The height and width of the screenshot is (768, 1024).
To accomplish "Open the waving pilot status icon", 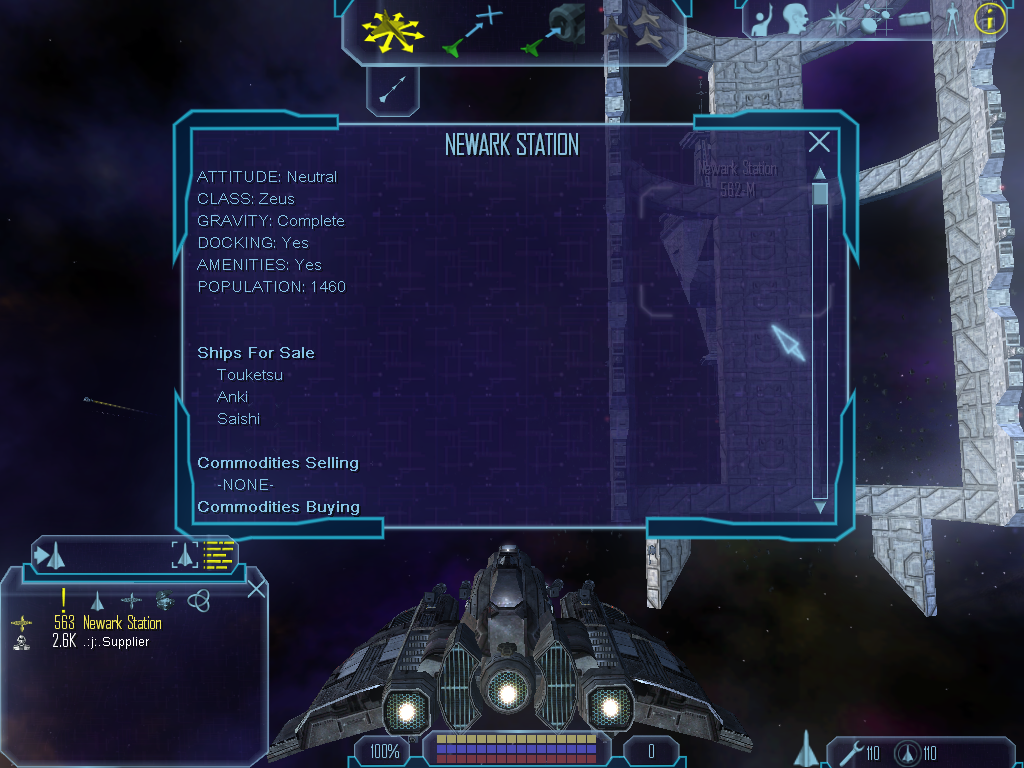I will [765, 20].
